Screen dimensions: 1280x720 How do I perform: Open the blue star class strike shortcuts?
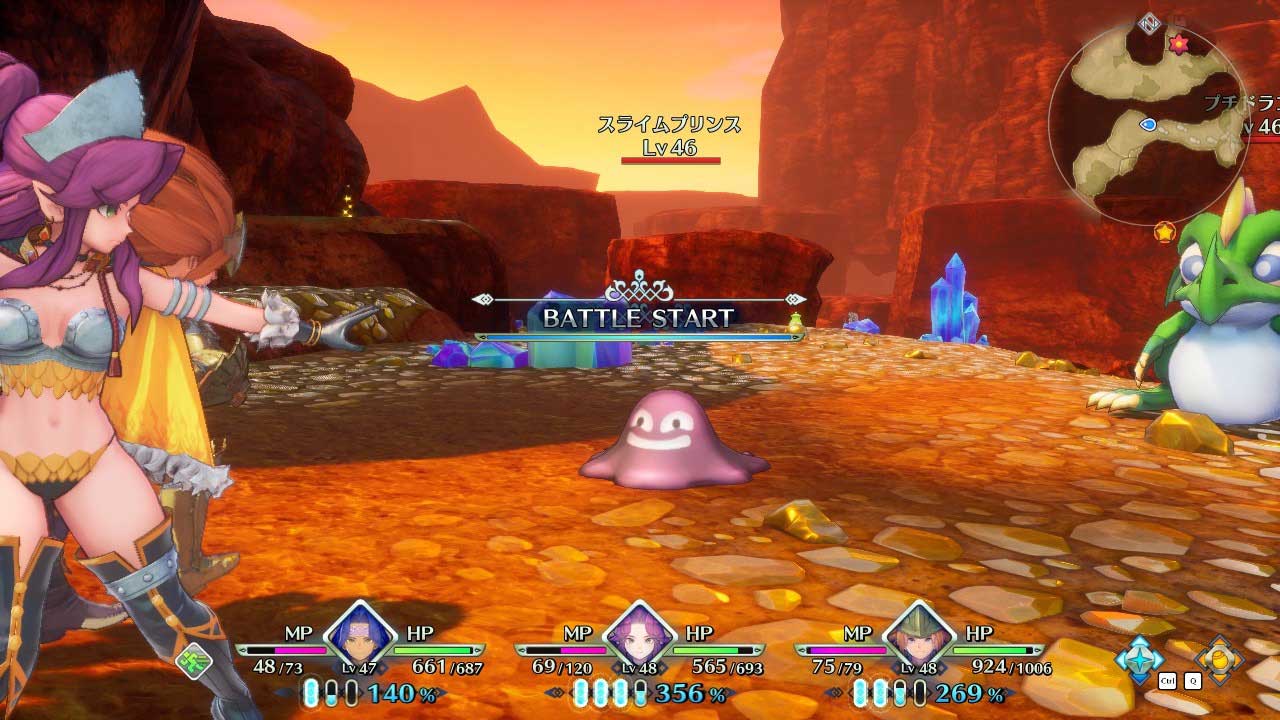coord(1139,655)
